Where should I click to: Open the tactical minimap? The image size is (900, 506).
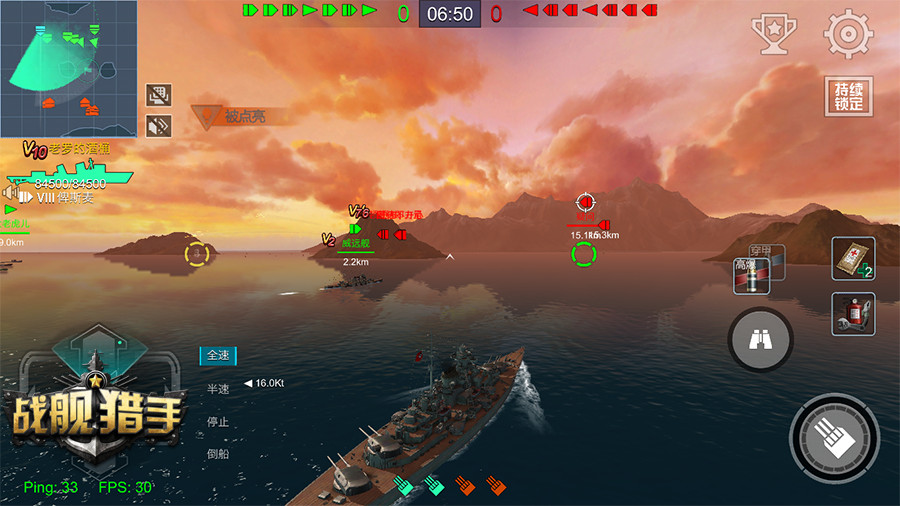pyautogui.click(x=69, y=68)
